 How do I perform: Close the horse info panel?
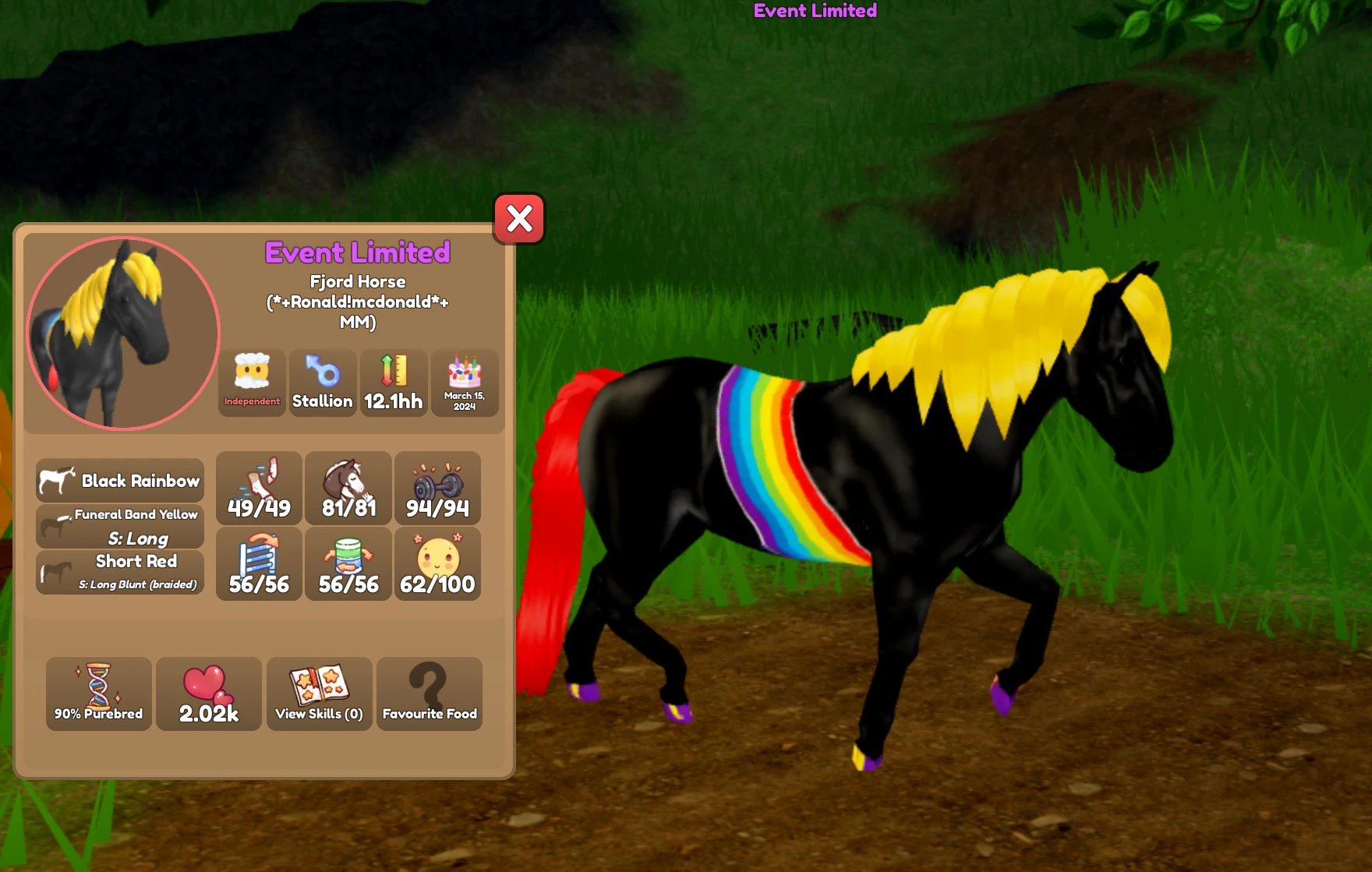(x=519, y=220)
